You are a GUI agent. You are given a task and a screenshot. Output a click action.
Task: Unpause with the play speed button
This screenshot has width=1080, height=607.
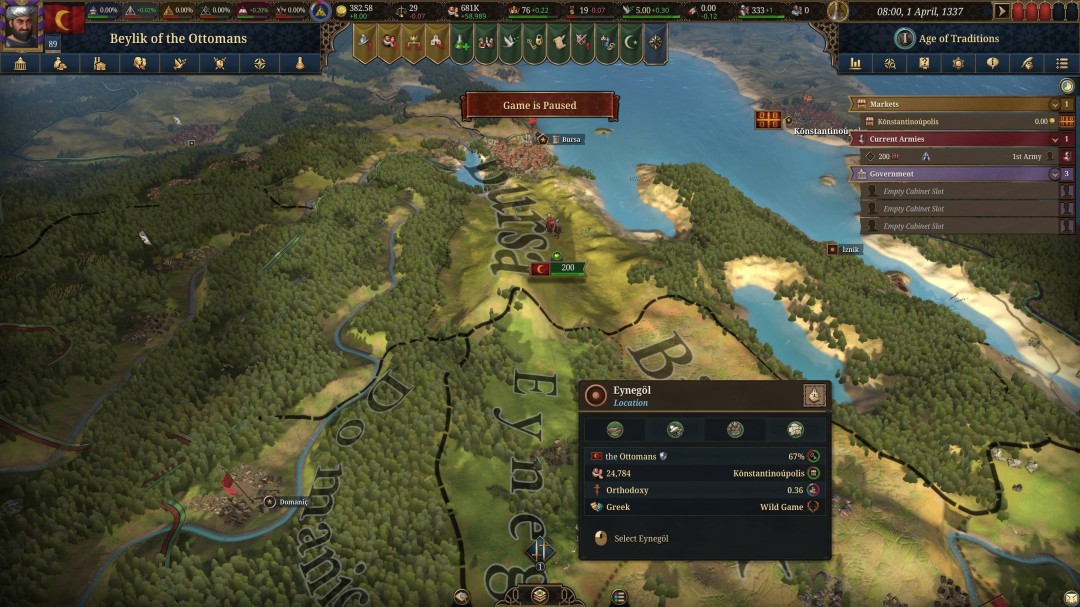coord(1002,12)
